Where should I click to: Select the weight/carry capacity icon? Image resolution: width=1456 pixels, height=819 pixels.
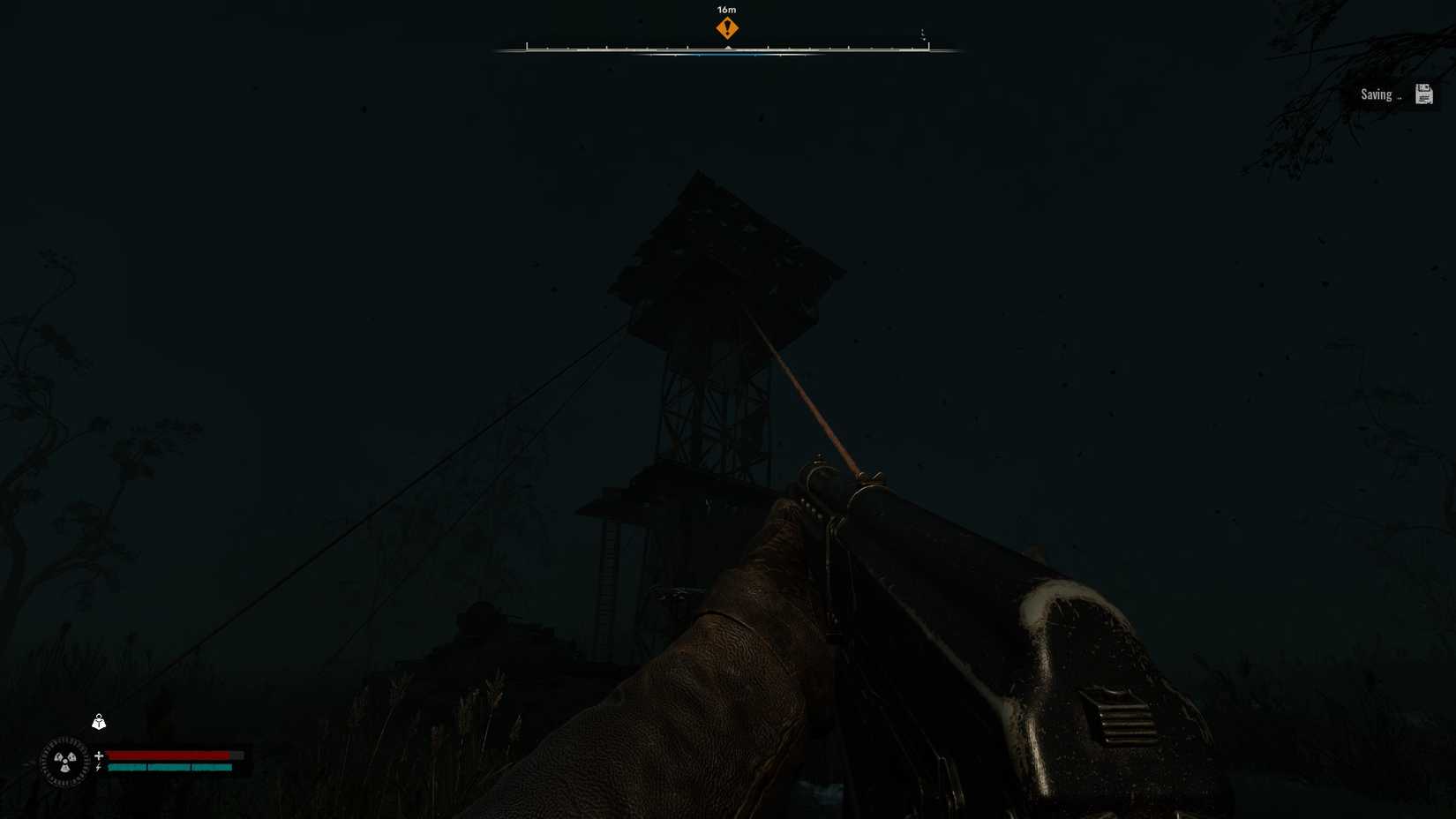[99, 723]
